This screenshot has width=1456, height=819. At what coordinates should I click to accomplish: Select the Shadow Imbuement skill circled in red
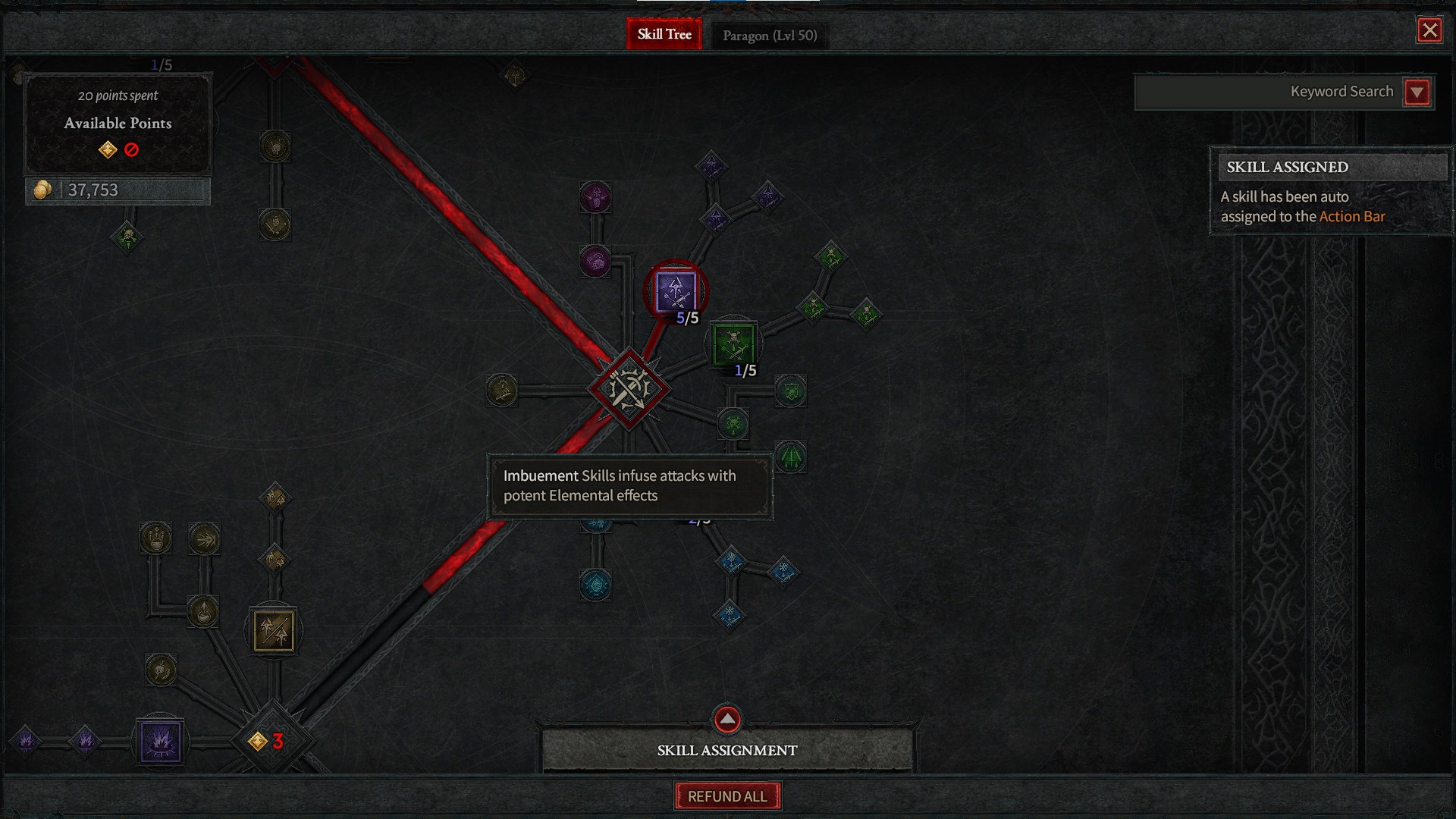tap(675, 292)
